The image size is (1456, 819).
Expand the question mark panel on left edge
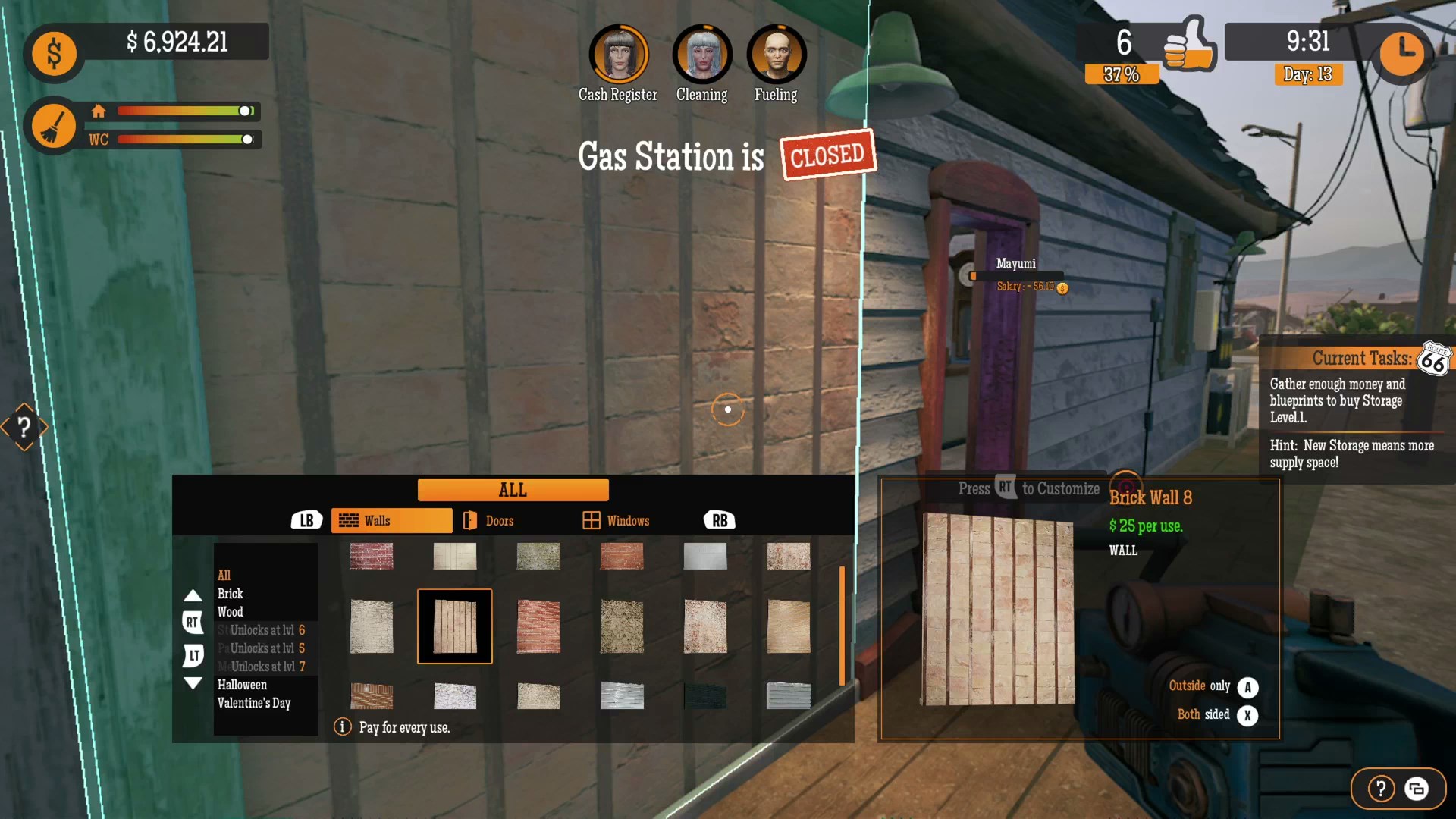24,427
